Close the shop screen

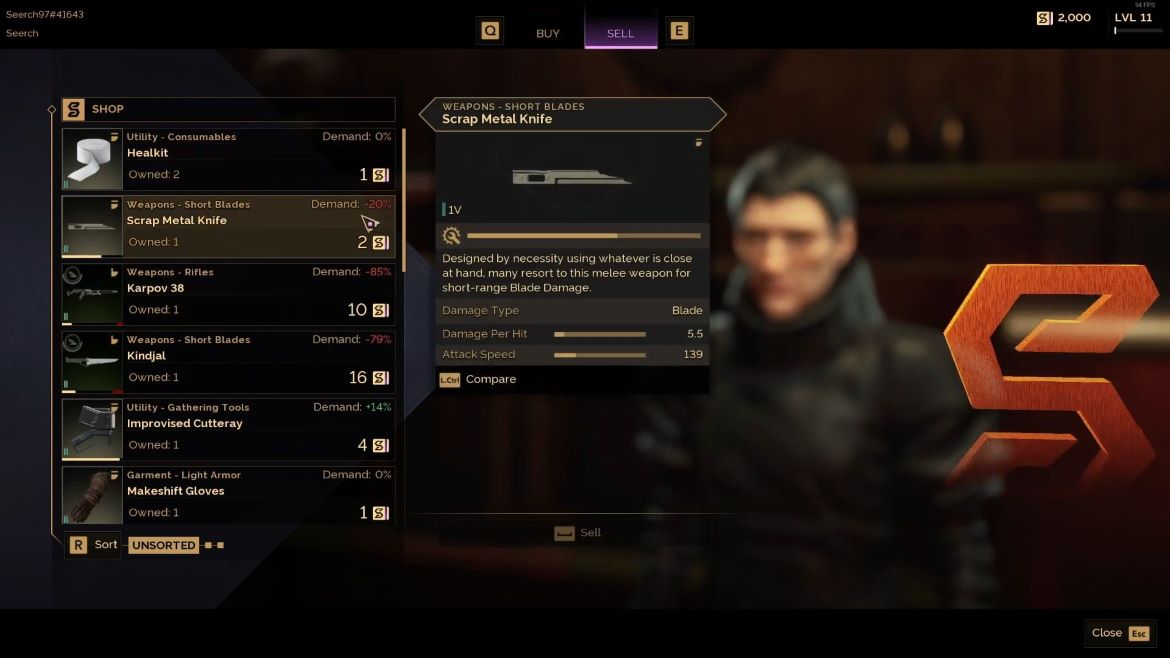pos(1119,633)
